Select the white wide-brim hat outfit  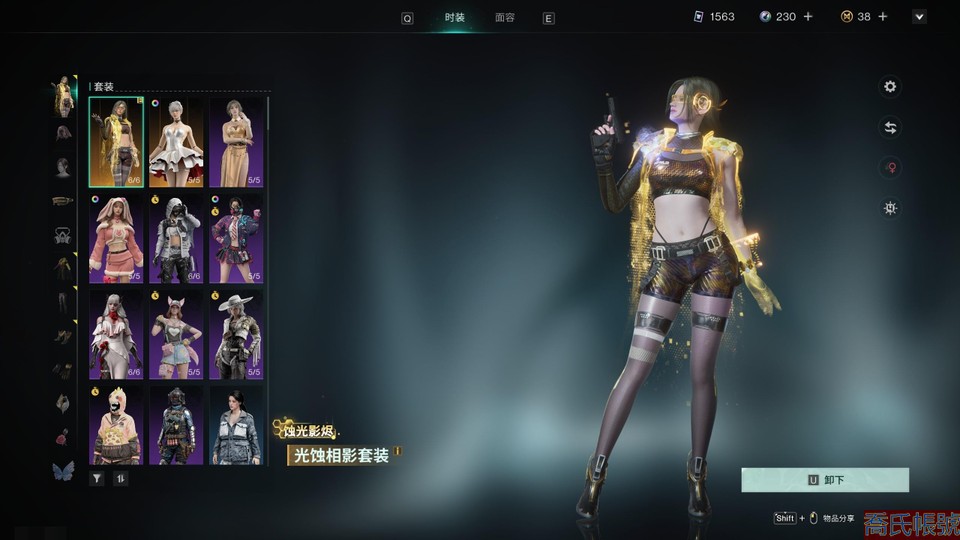236,334
